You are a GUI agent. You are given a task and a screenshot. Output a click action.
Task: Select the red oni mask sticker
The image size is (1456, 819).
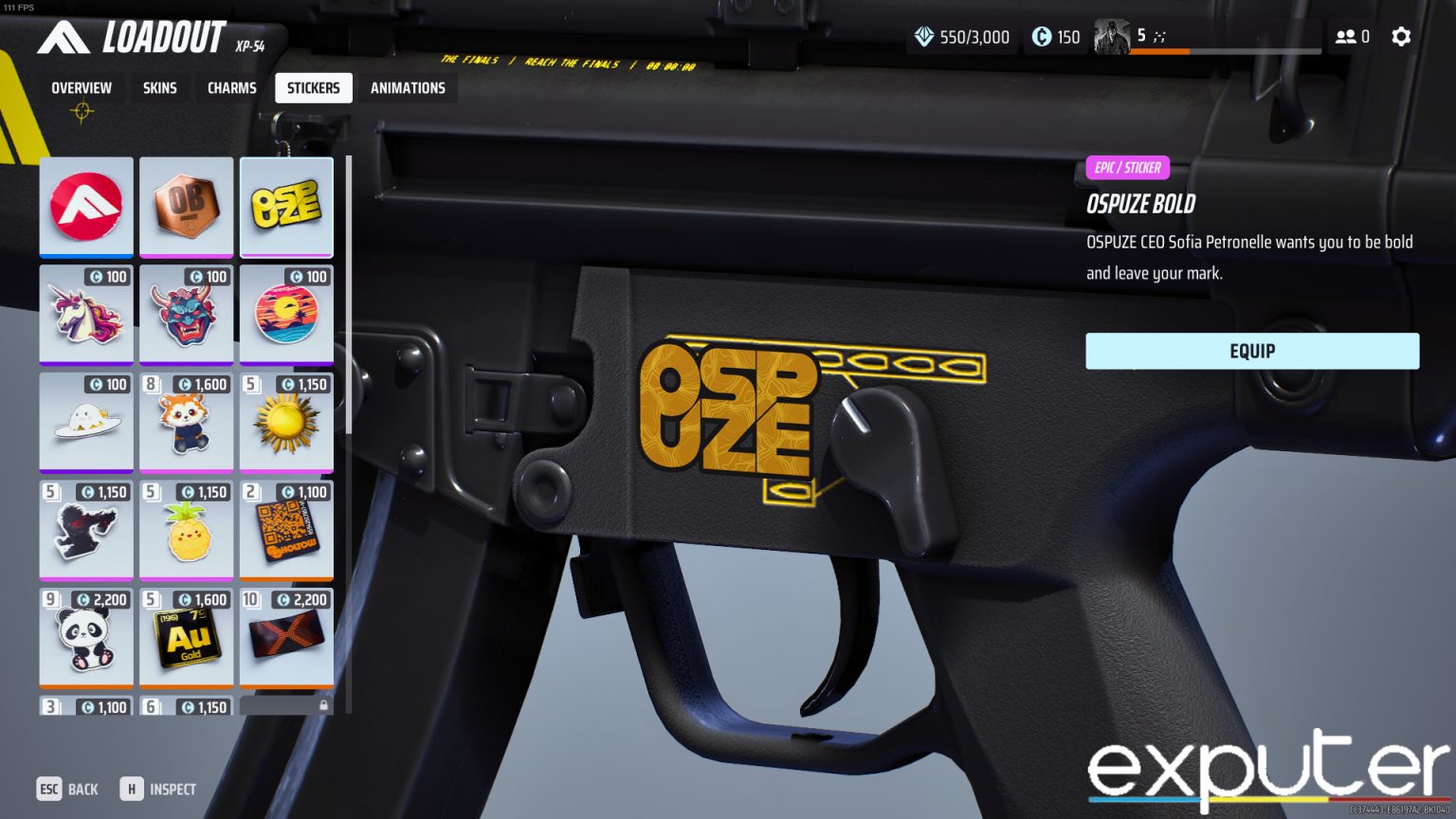tap(186, 316)
